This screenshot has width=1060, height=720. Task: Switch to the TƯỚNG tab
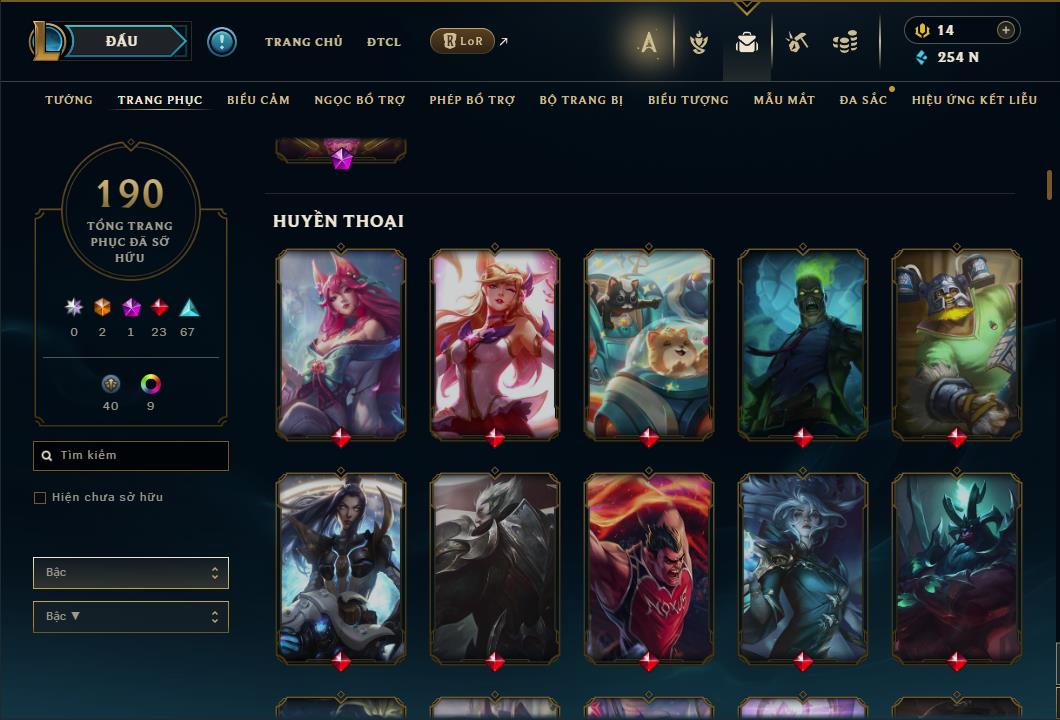[x=69, y=100]
